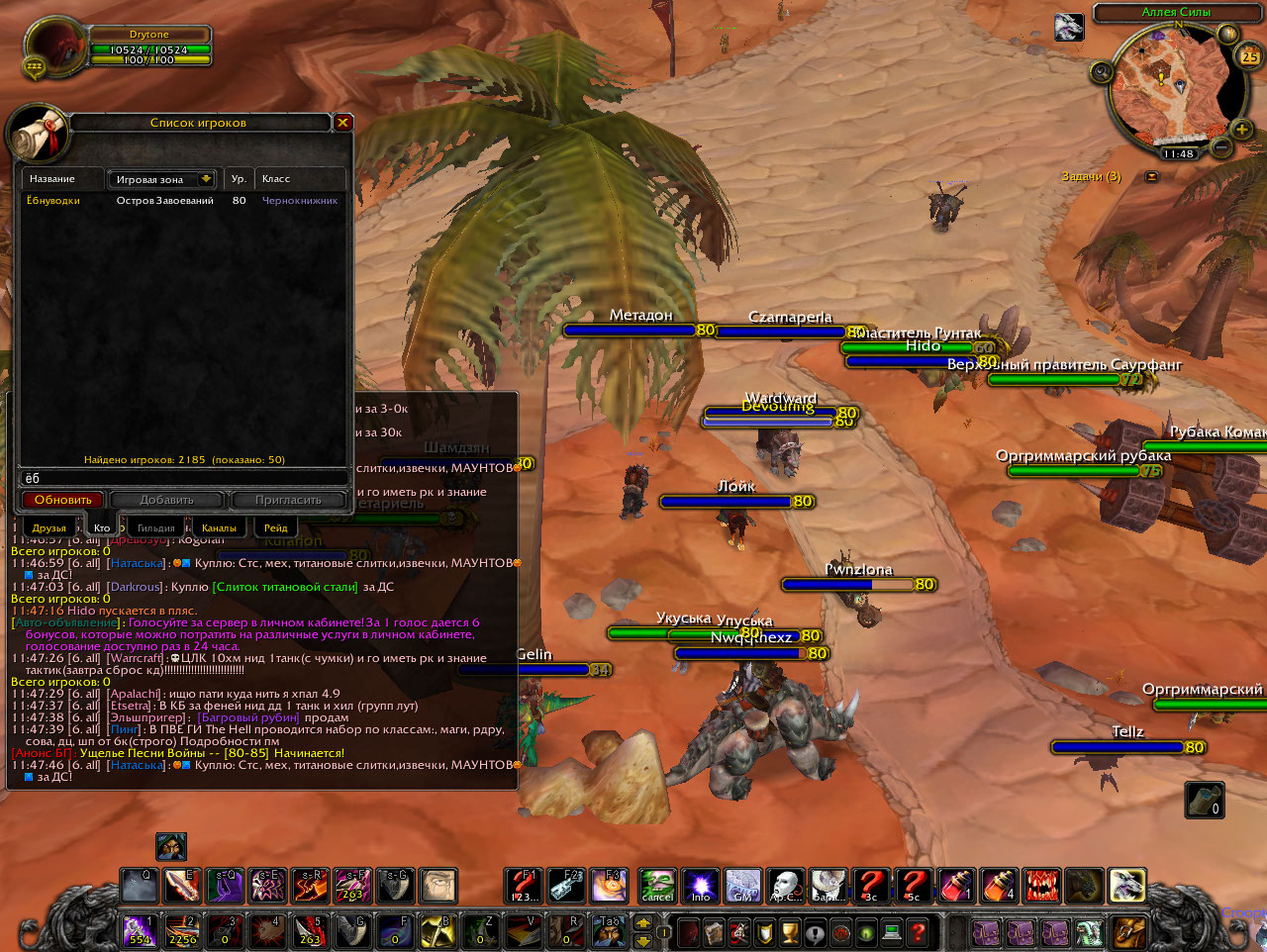Zoom out the minimap with minus button
Screen dimensions: 1267x952
(1221, 147)
